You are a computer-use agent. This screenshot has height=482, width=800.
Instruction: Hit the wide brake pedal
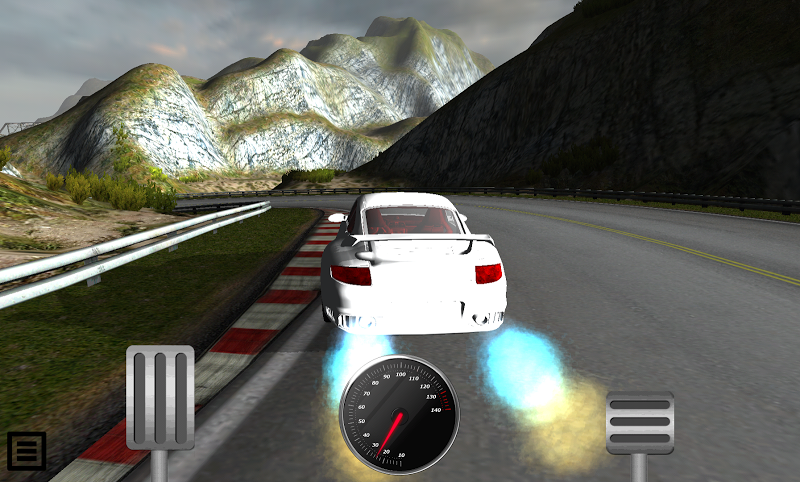(640, 422)
